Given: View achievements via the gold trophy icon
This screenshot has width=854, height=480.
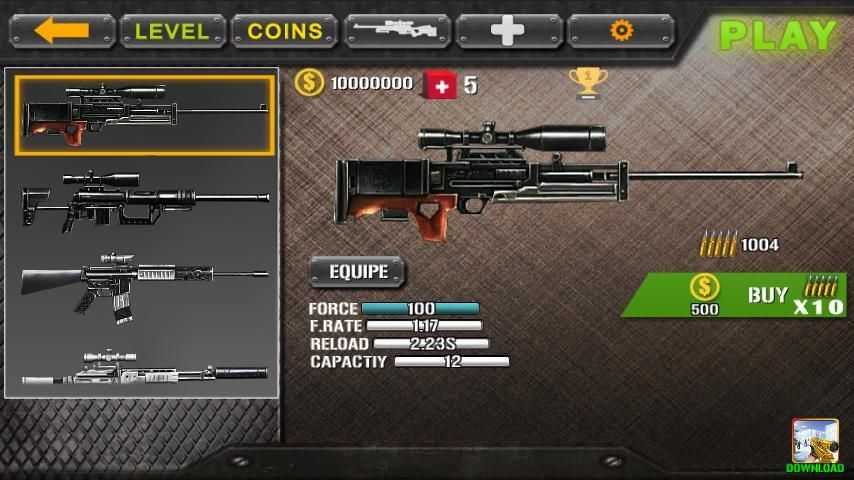Looking at the screenshot, I should tap(588, 83).
